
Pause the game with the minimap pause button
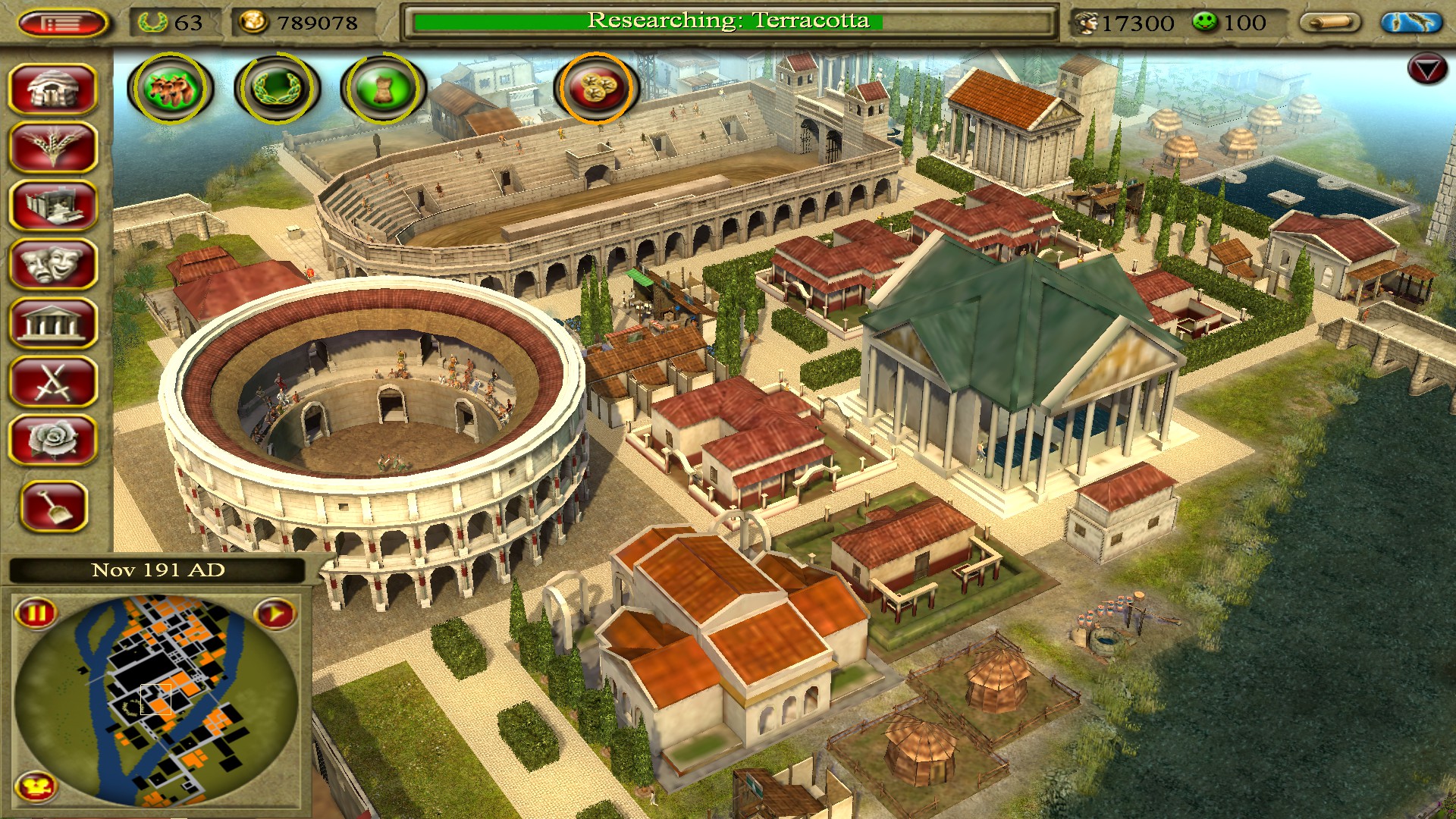(36, 612)
